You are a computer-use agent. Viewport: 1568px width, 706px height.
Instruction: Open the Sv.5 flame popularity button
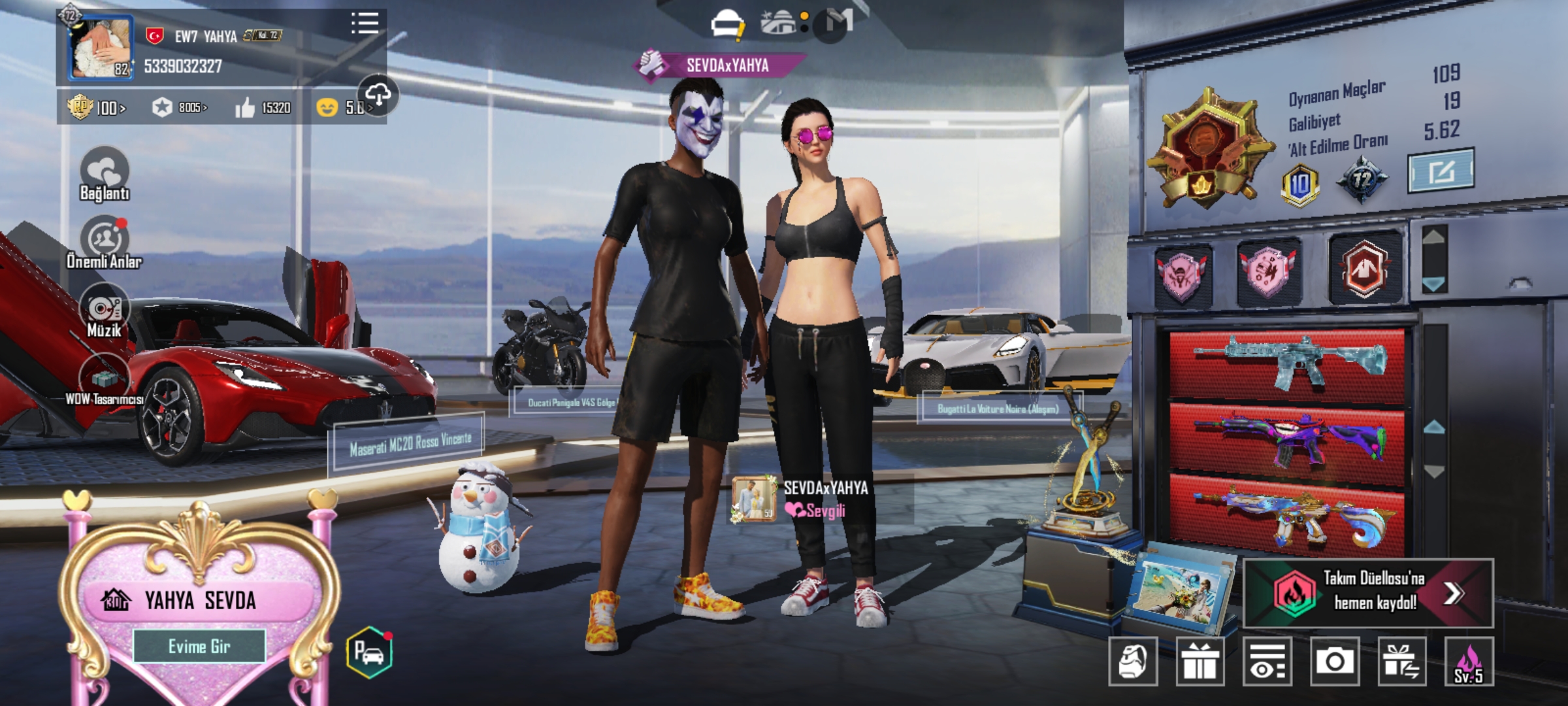click(1469, 662)
